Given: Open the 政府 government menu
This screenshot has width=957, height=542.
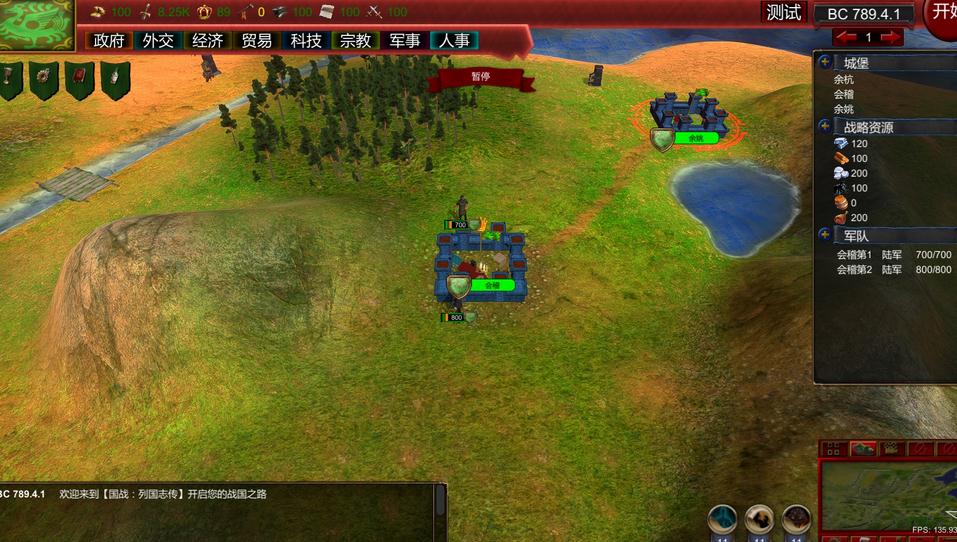Looking at the screenshot, I should pos(109,41).
